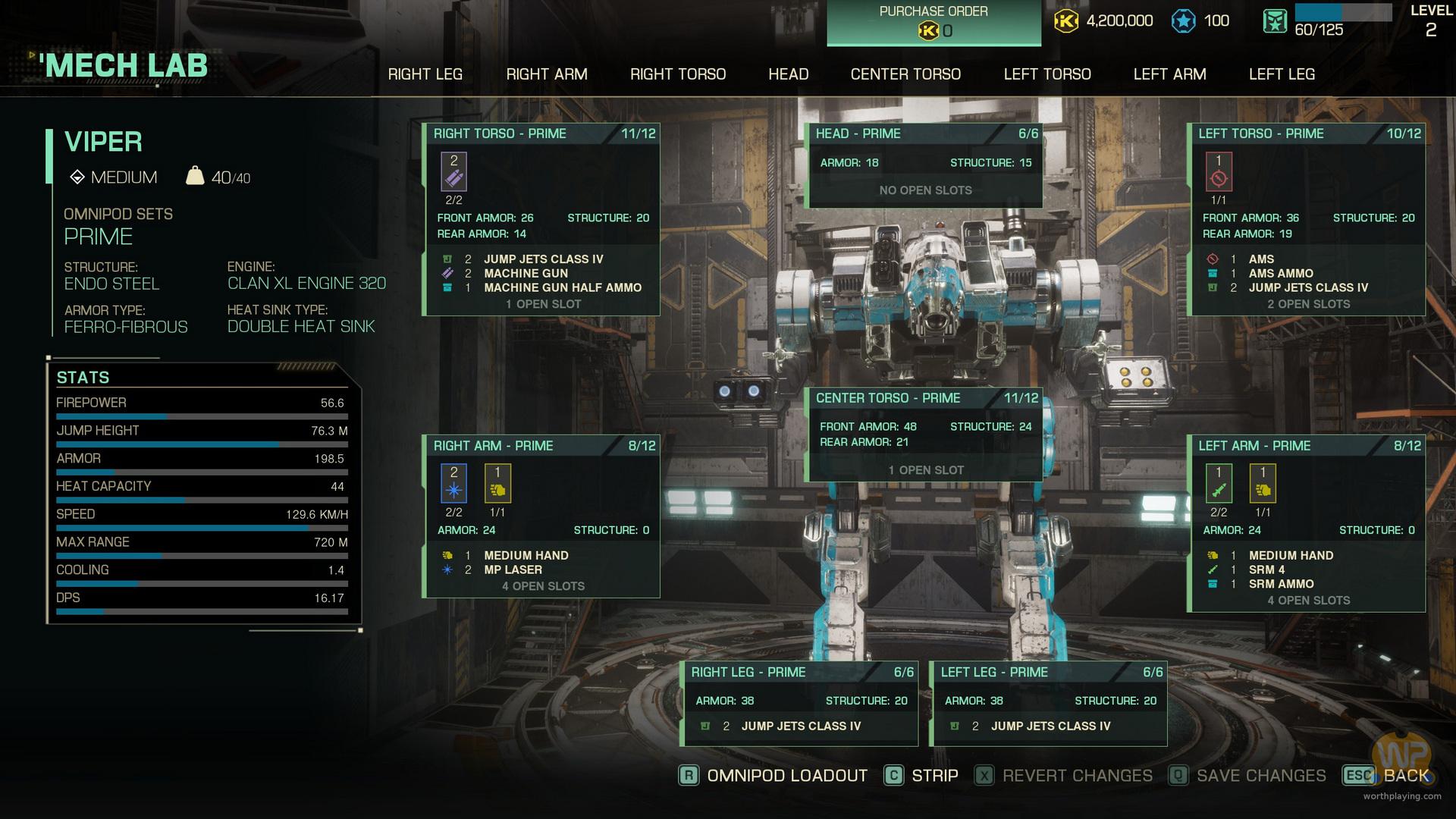The height and width of the screenshot is (819, 1456).
Task: Choose the SRM missile hardpoint icon
Action: (1219, 484)
